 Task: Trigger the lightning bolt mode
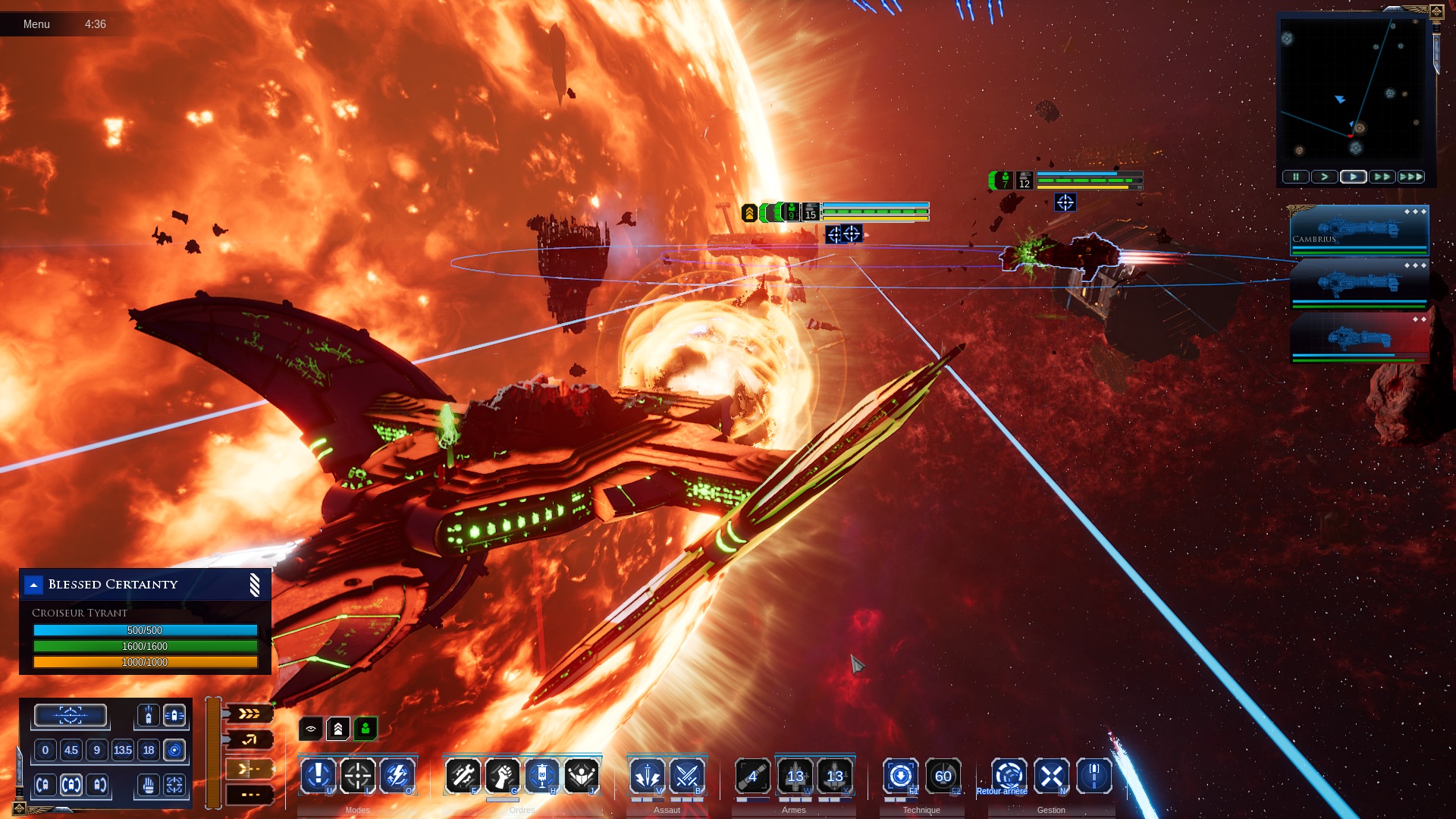click(397, 775)
